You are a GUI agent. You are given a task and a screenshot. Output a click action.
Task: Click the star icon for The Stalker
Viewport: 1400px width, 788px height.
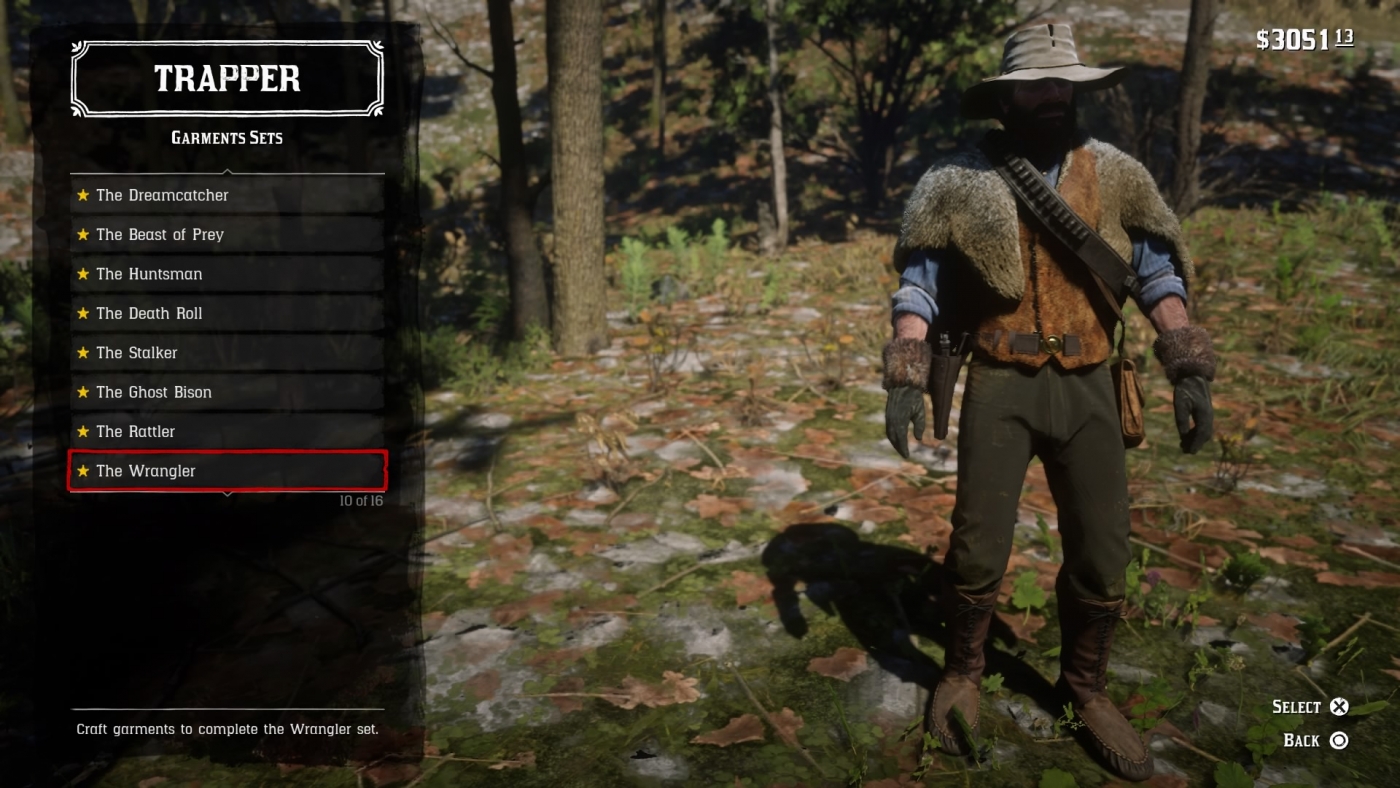coord(82,352)
